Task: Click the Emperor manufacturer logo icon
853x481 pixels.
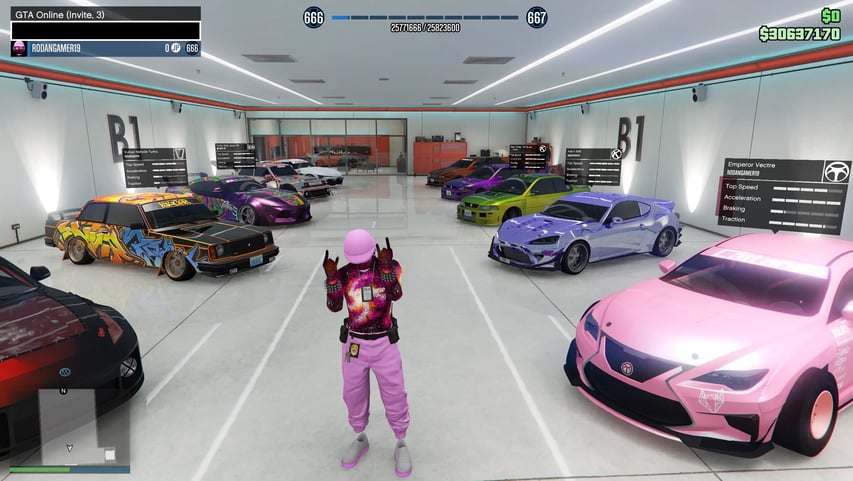Action: click(x=836, y=171)
